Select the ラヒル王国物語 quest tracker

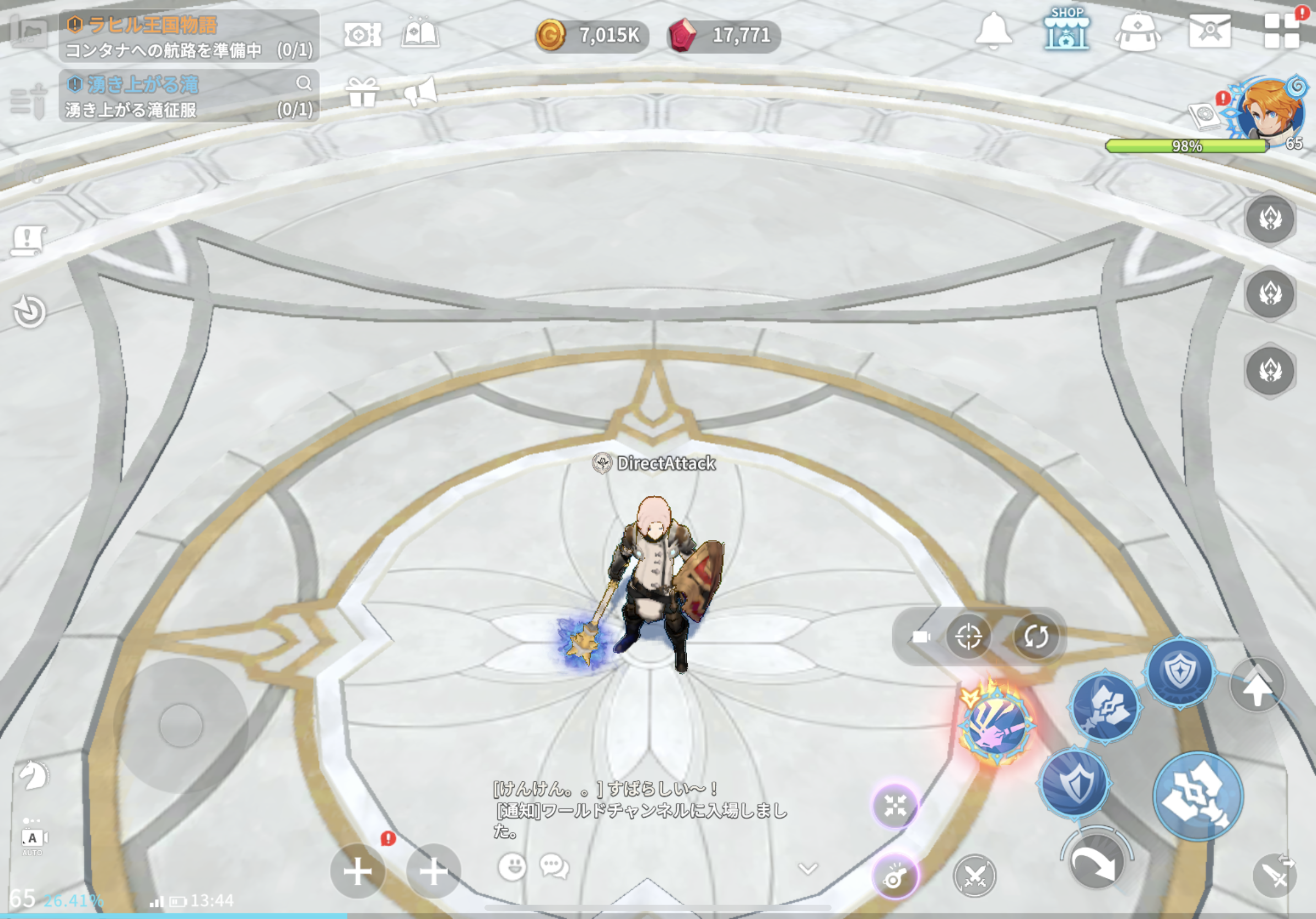[189, 35]
